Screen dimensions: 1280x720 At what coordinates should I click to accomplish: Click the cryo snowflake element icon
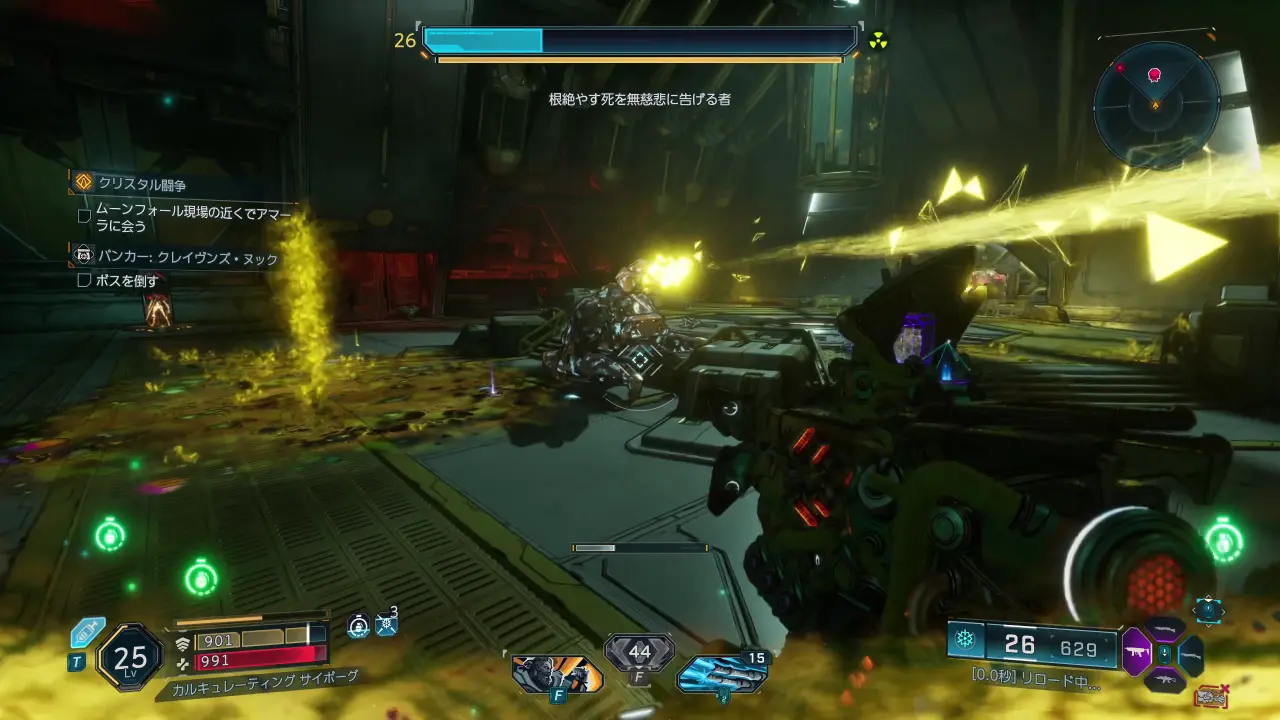(x=965, y=642)
